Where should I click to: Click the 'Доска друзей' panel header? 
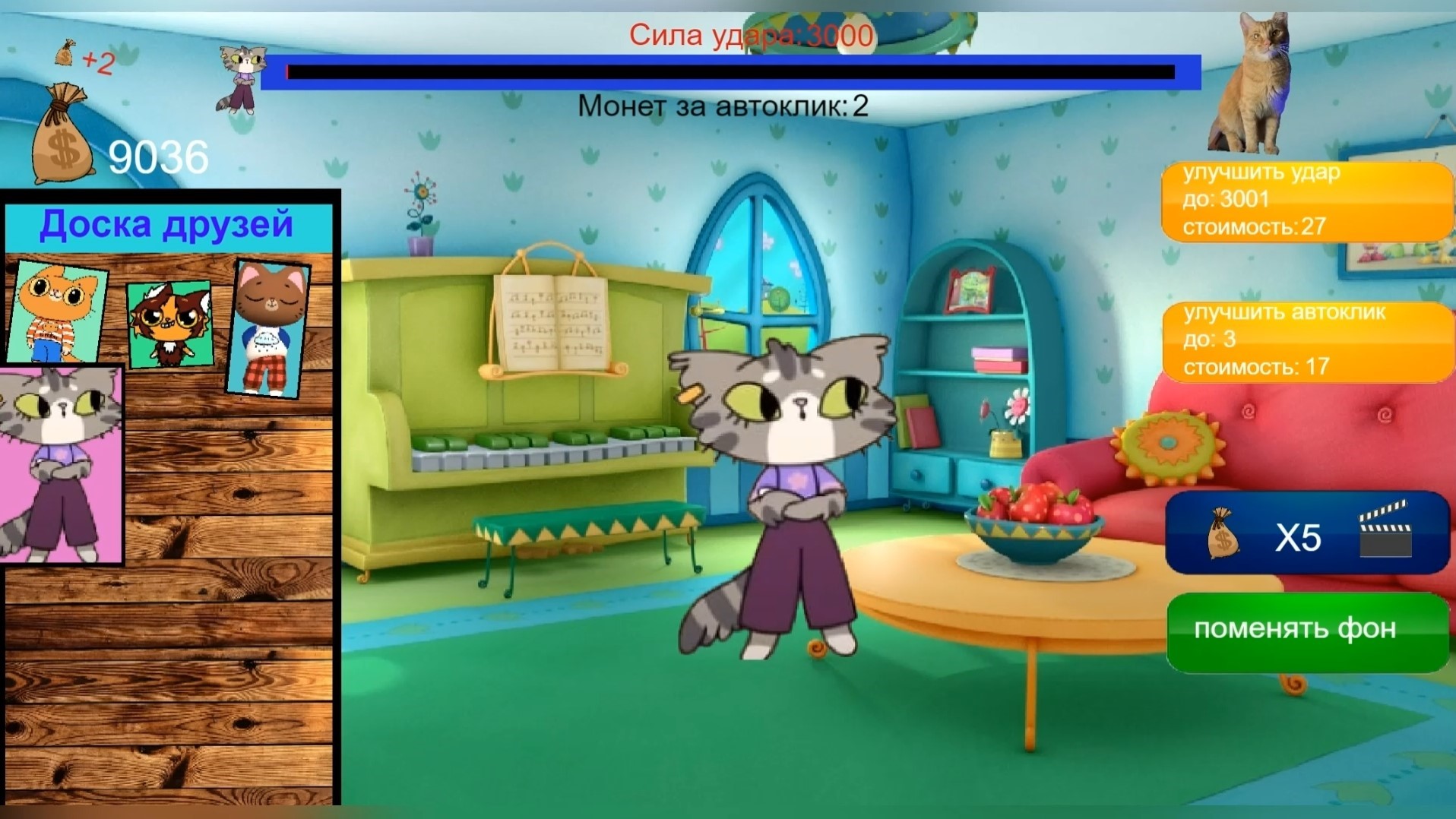pos(169,223)
